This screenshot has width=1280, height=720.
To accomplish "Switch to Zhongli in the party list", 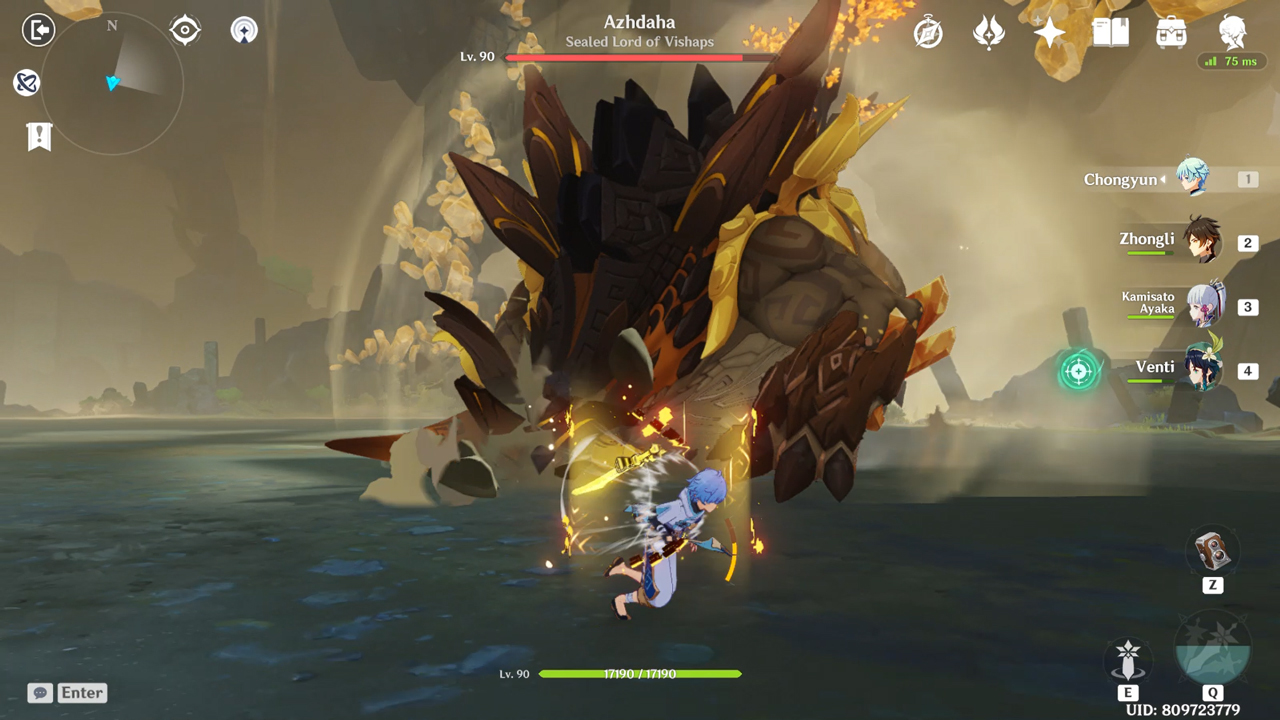I will pyautogui.click(x=1201, y=241).
